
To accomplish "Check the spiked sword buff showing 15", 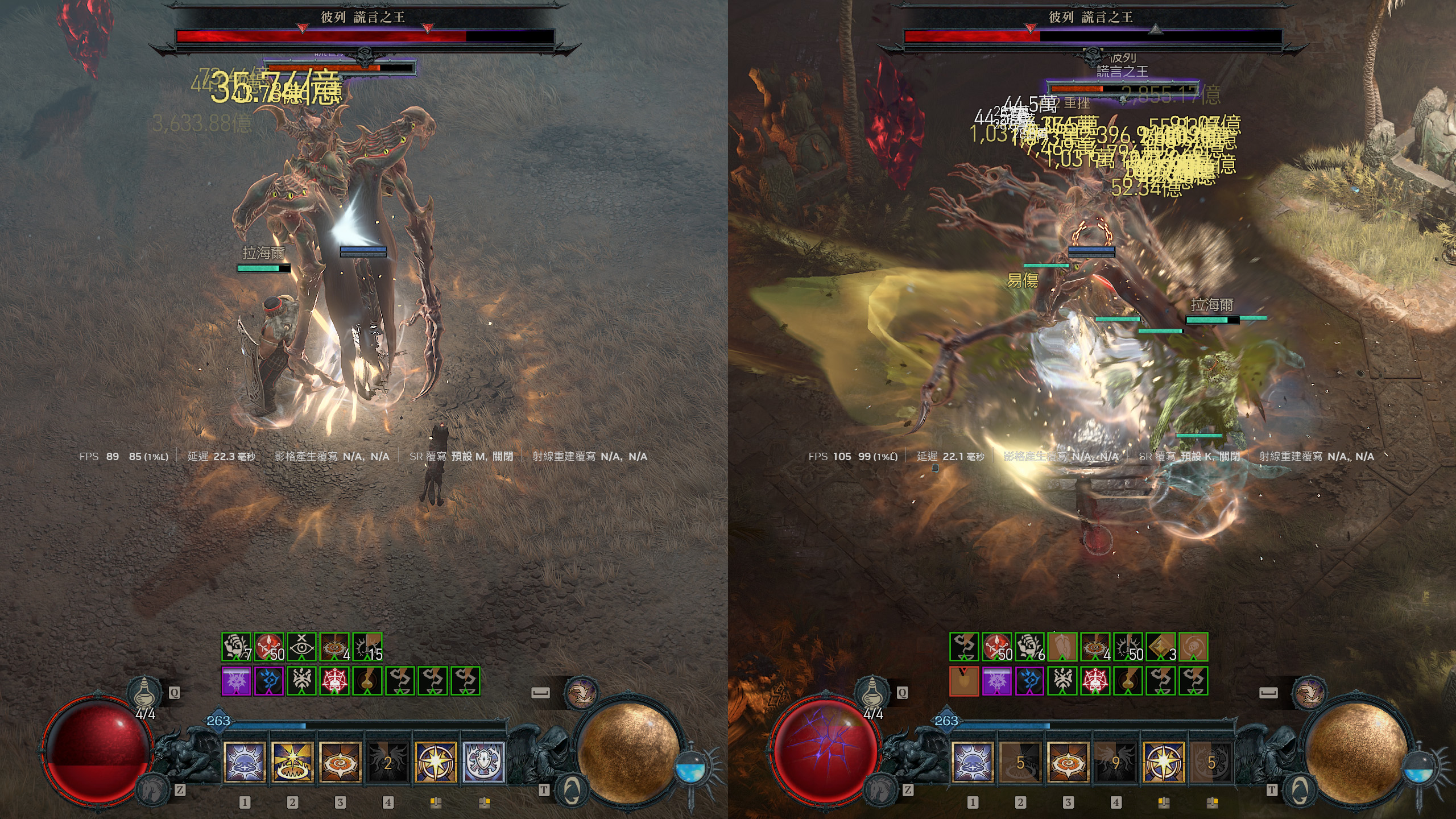I will tap(367, 647).
